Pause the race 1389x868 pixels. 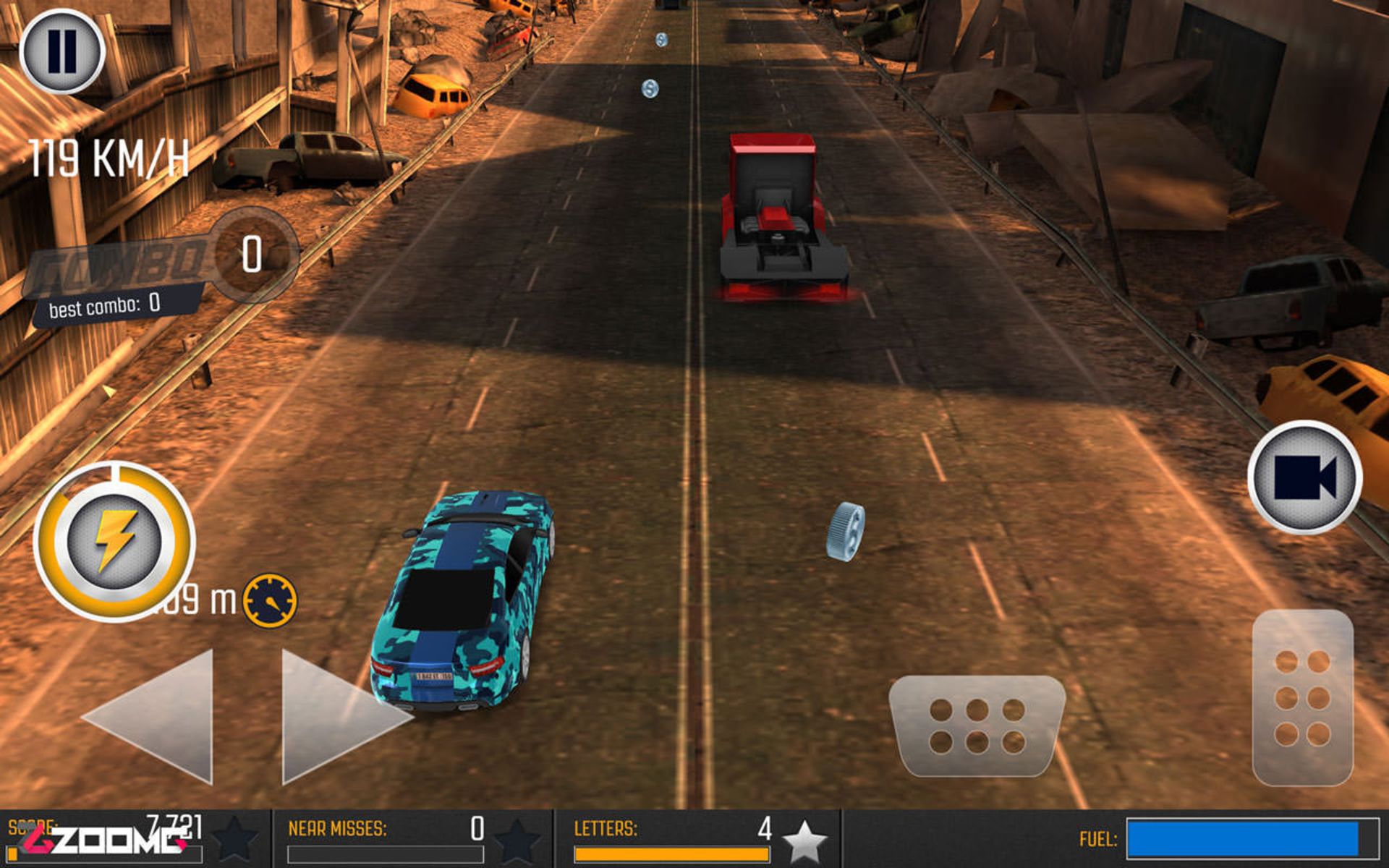[62, 52]
